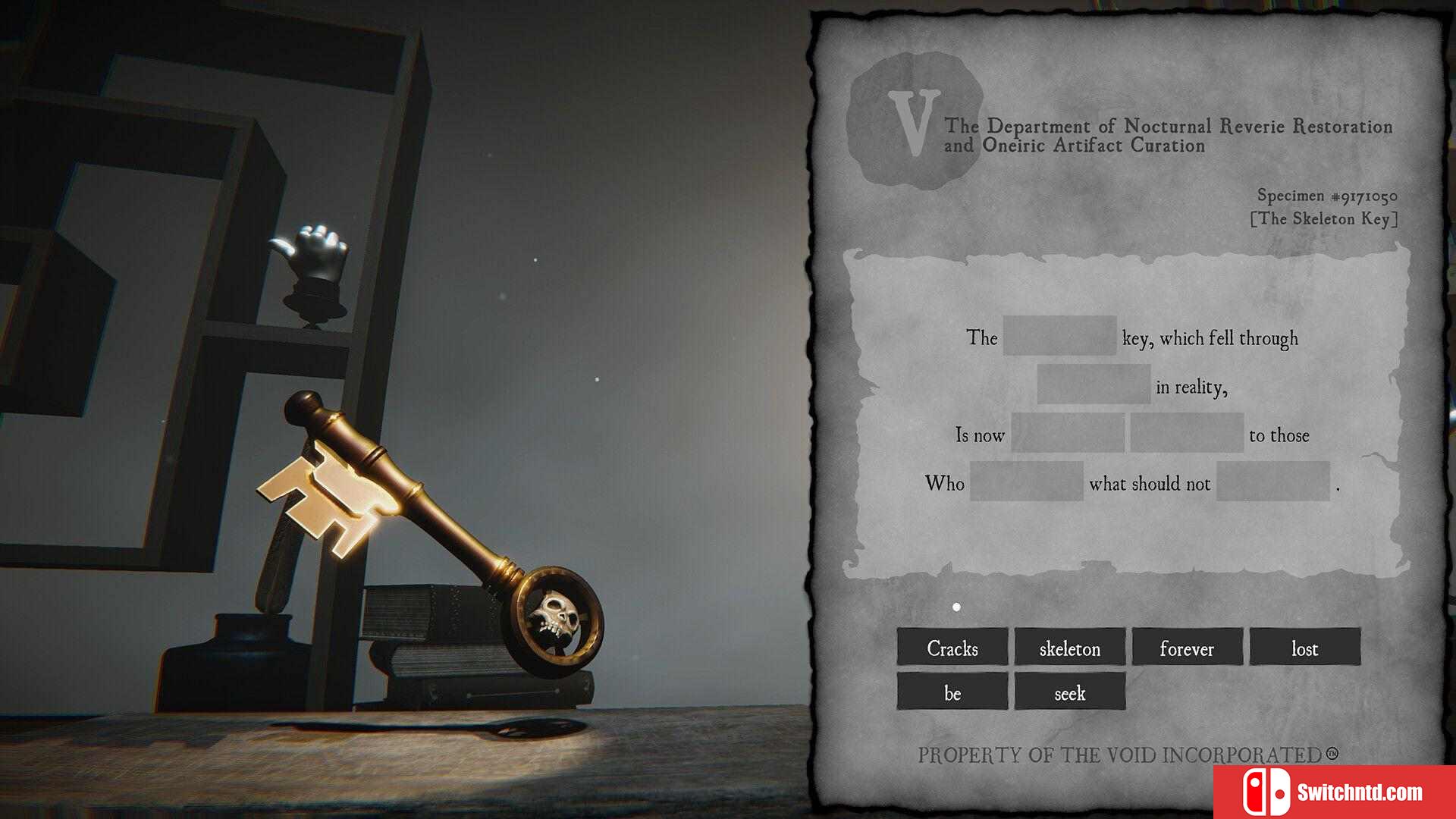Select the 'lost' word tile
1456x819 pixels.
coord(1304,648)
